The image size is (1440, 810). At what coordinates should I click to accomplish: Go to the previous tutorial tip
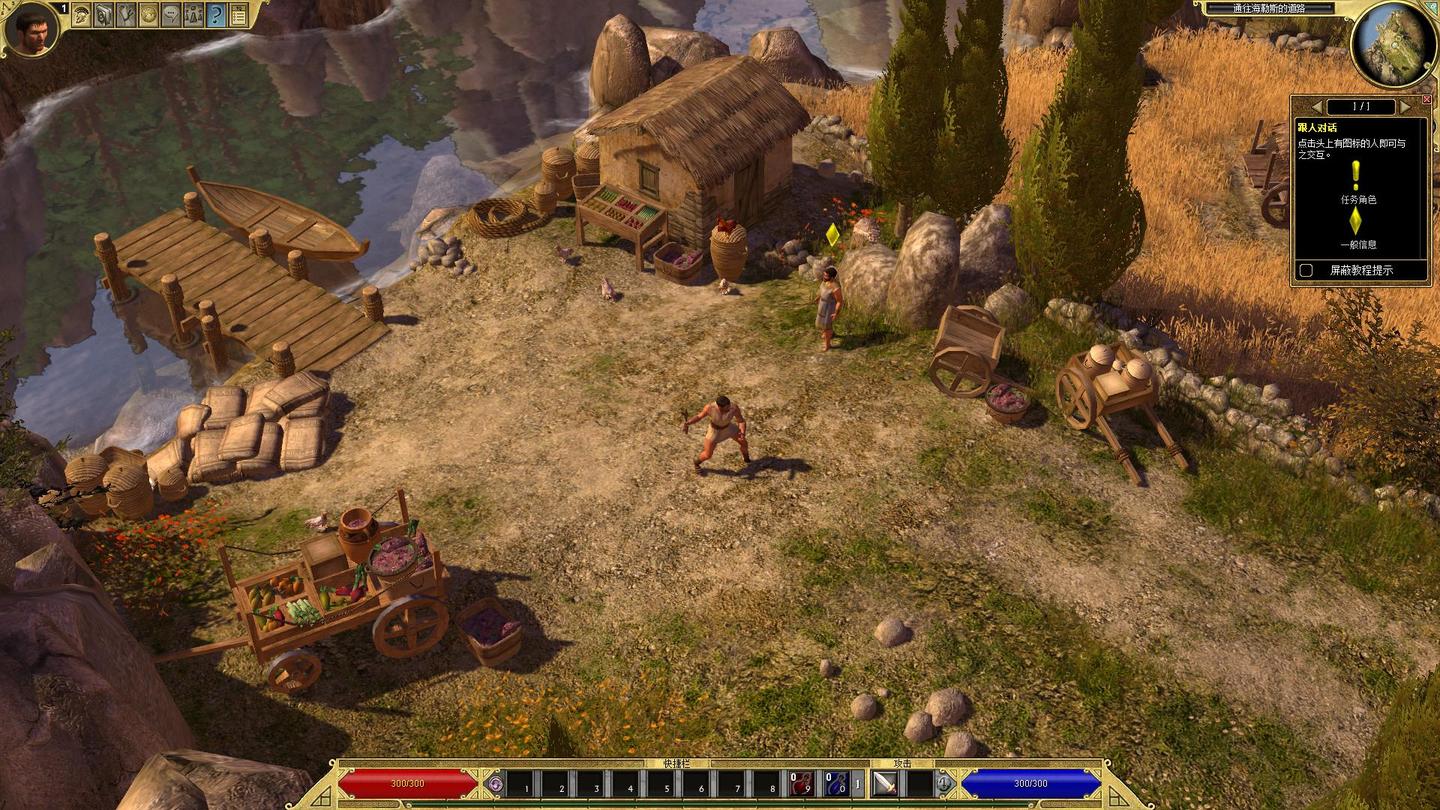coord(1317,106)
